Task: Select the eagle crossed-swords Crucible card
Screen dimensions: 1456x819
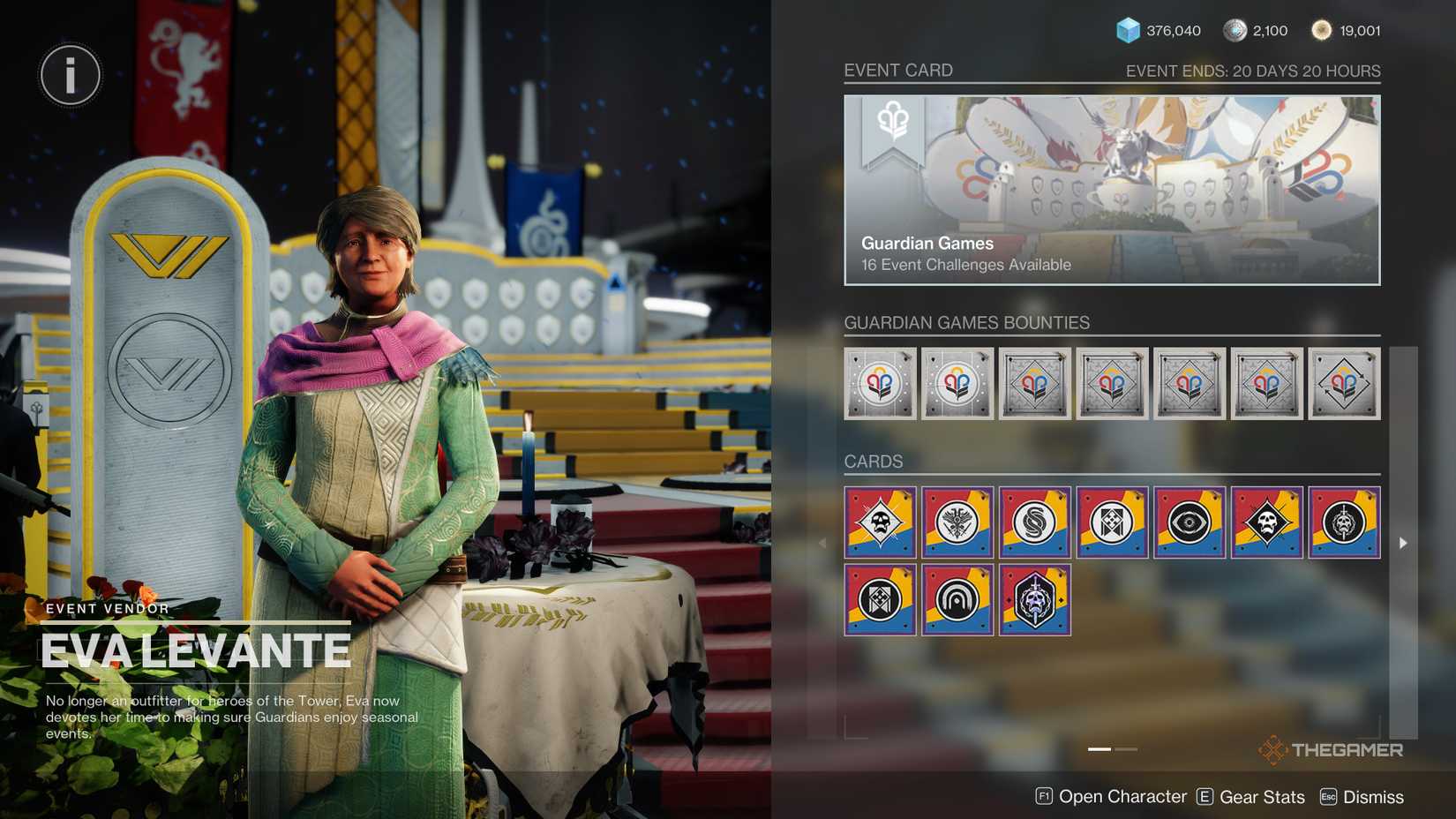Action: pyautogui.click(x=957, y=522)
